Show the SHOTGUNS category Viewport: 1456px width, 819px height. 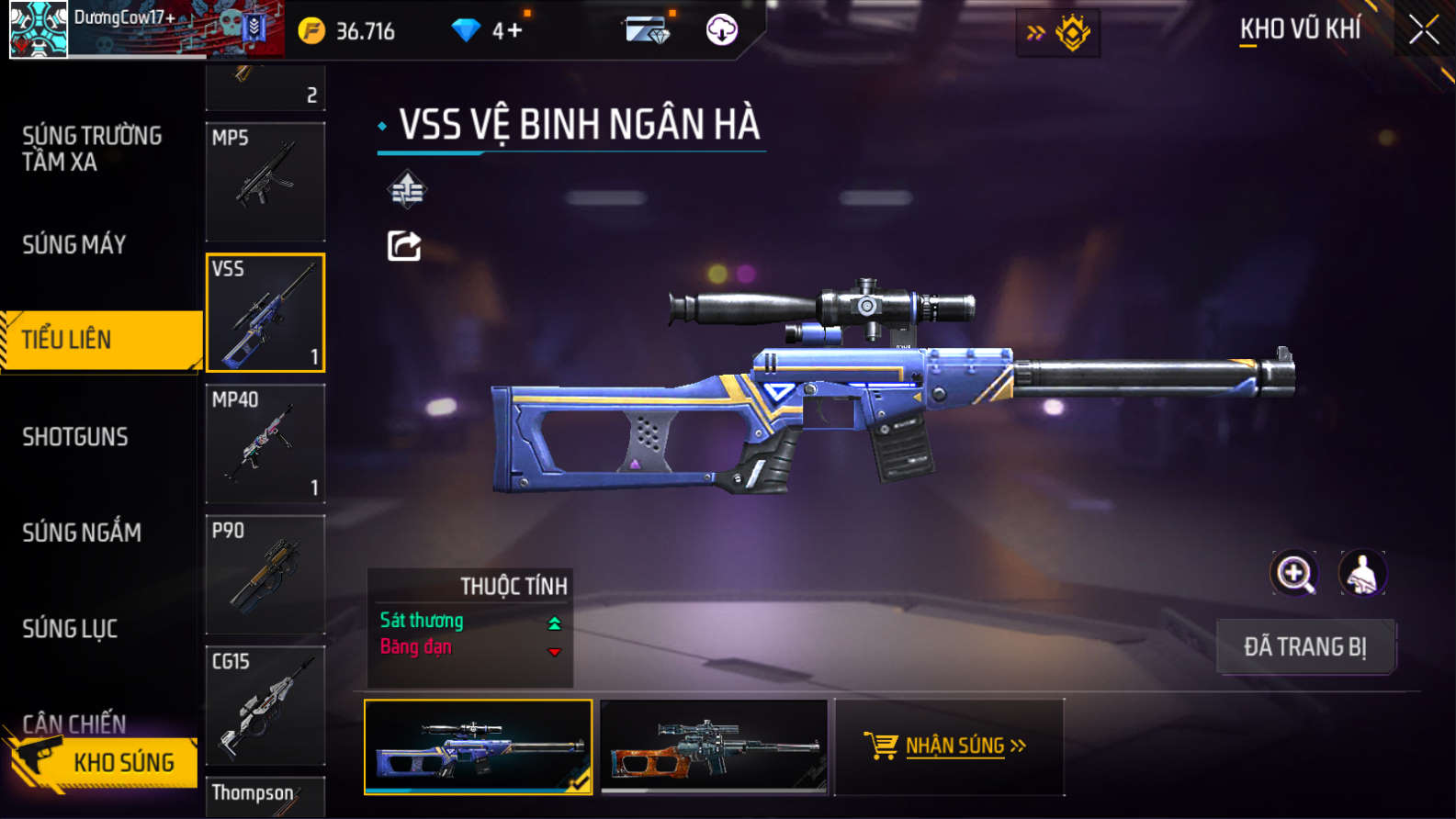point(75,437)
